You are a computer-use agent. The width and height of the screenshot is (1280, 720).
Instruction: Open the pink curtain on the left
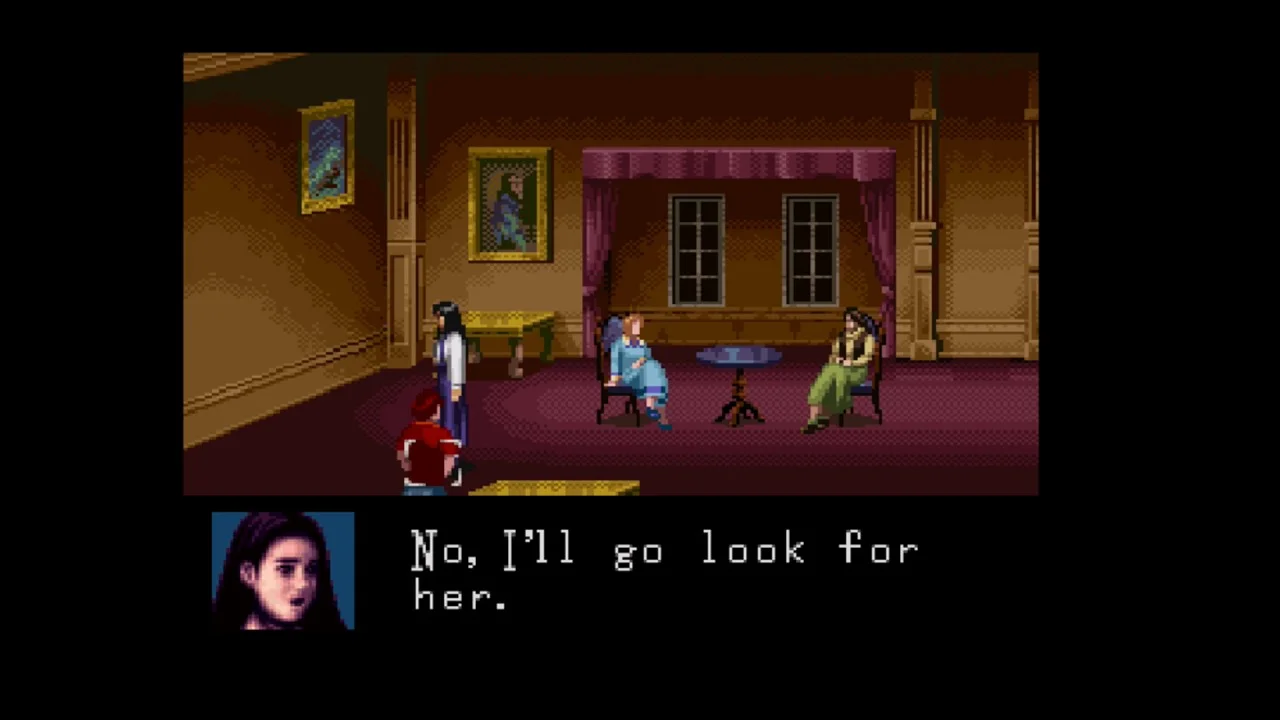coord(600,250)
